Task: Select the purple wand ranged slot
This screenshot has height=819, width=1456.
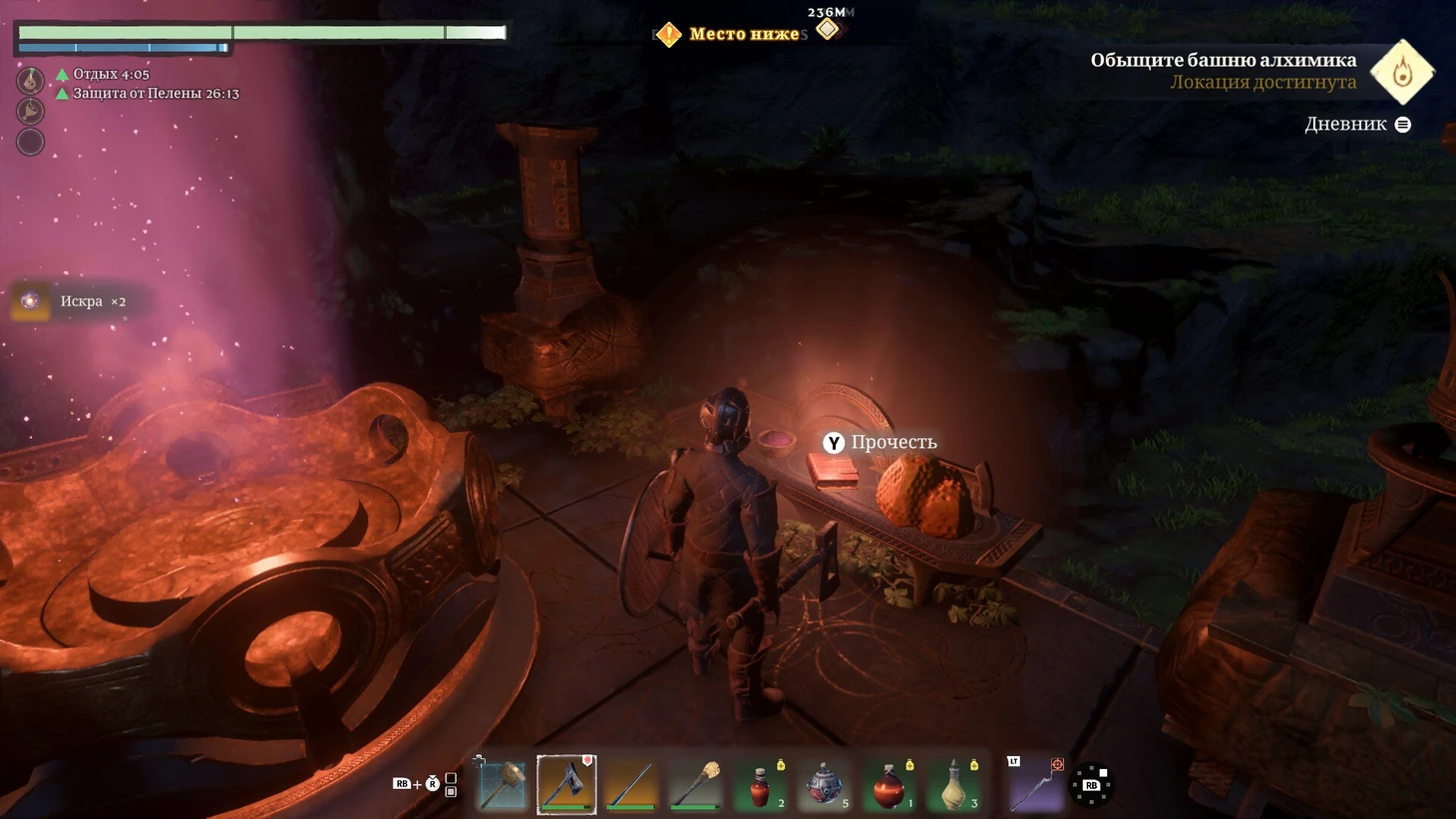Action: (1034, 783)
